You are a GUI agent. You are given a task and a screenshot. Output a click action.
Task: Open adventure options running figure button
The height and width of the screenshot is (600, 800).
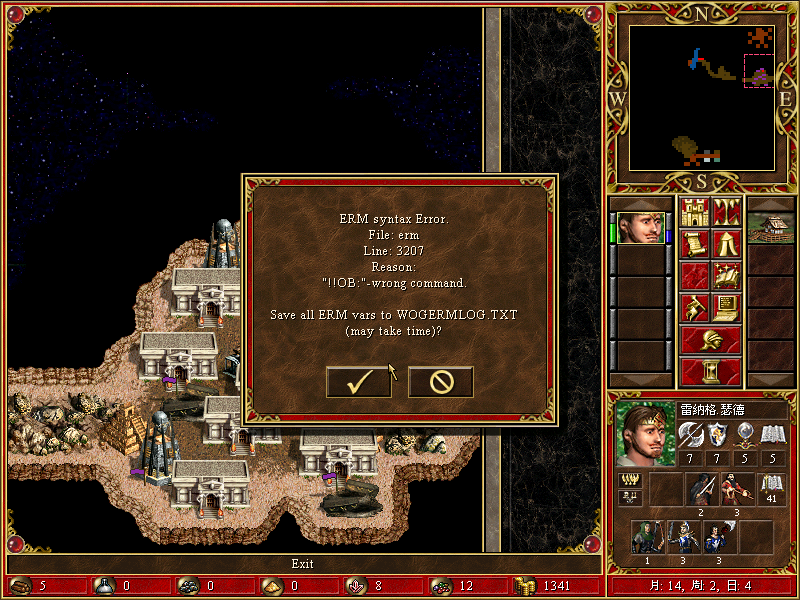click(694, 307)
